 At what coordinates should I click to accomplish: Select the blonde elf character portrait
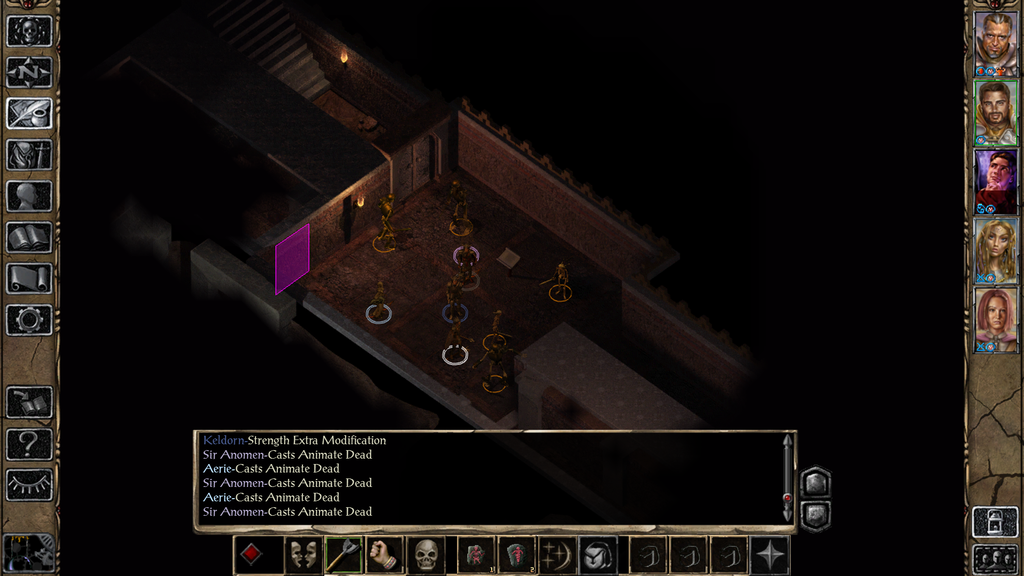tap(996, 250)
